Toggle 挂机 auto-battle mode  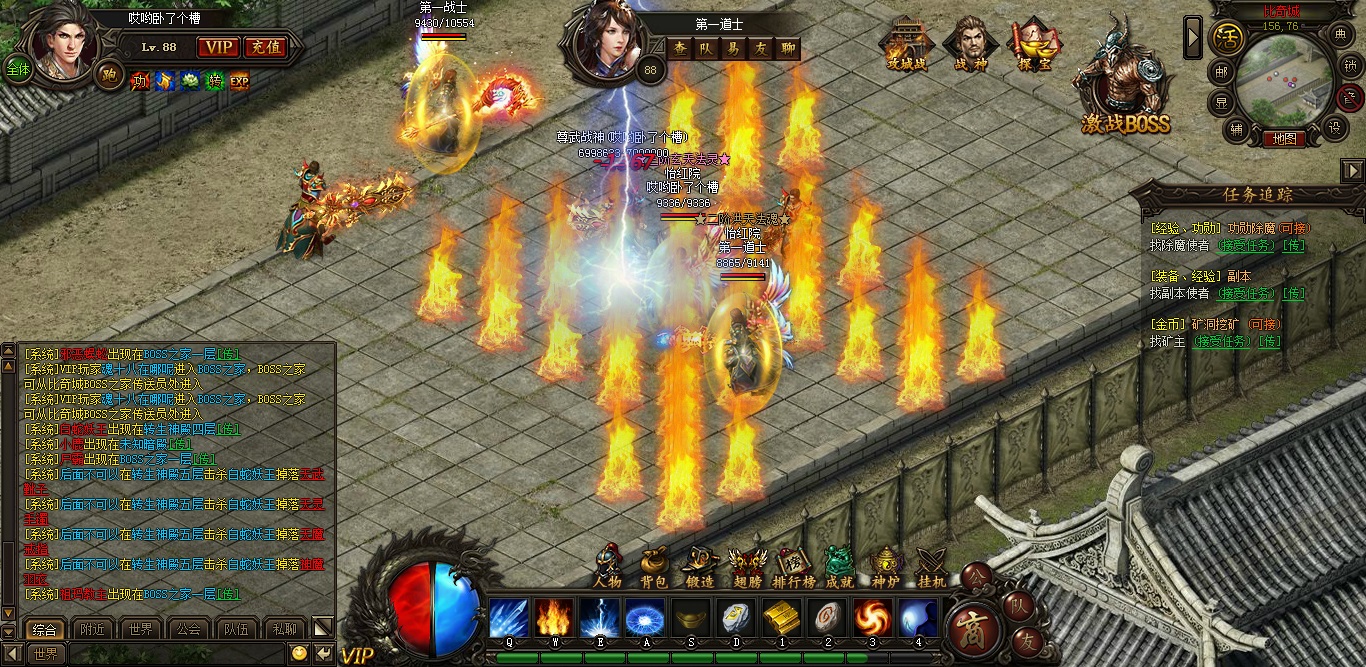coord(932,569)
